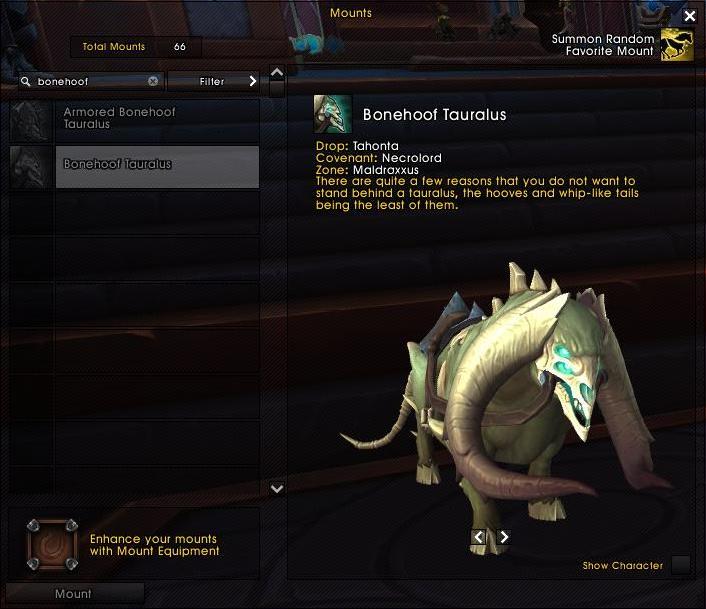Select Bonehoof Tauralus list entry
The image size is (706, 609).
(x=134, y=165)
